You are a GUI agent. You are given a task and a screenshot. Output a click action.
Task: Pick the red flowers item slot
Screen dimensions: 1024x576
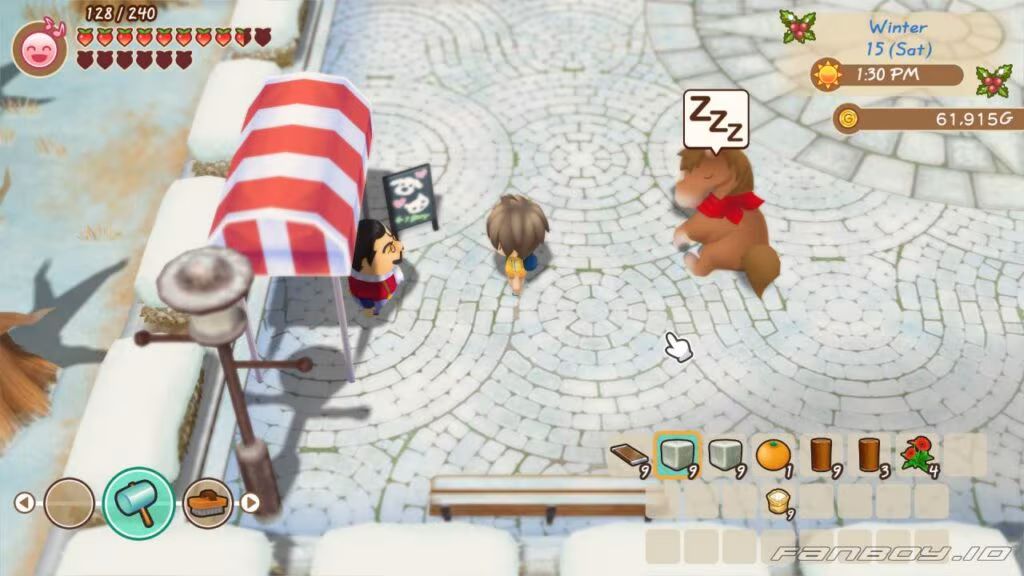click(x=916, y=455)
